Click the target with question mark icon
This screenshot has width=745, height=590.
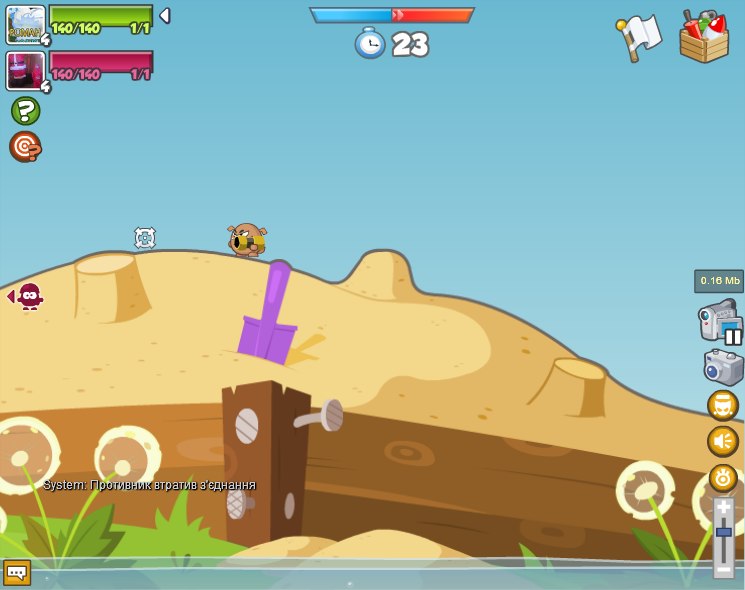click(x=25, y=147)
